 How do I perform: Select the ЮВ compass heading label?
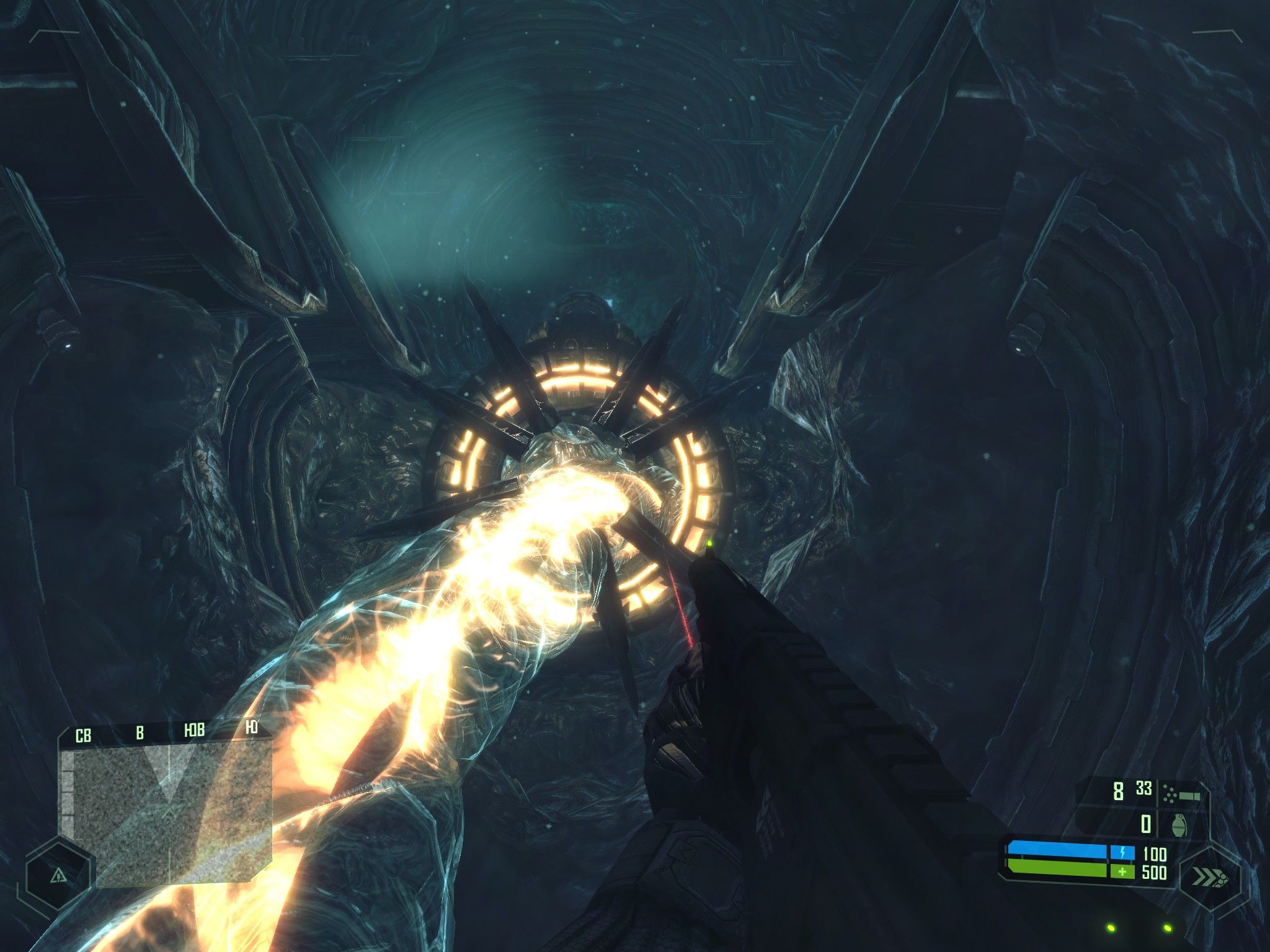click(195, 729)
